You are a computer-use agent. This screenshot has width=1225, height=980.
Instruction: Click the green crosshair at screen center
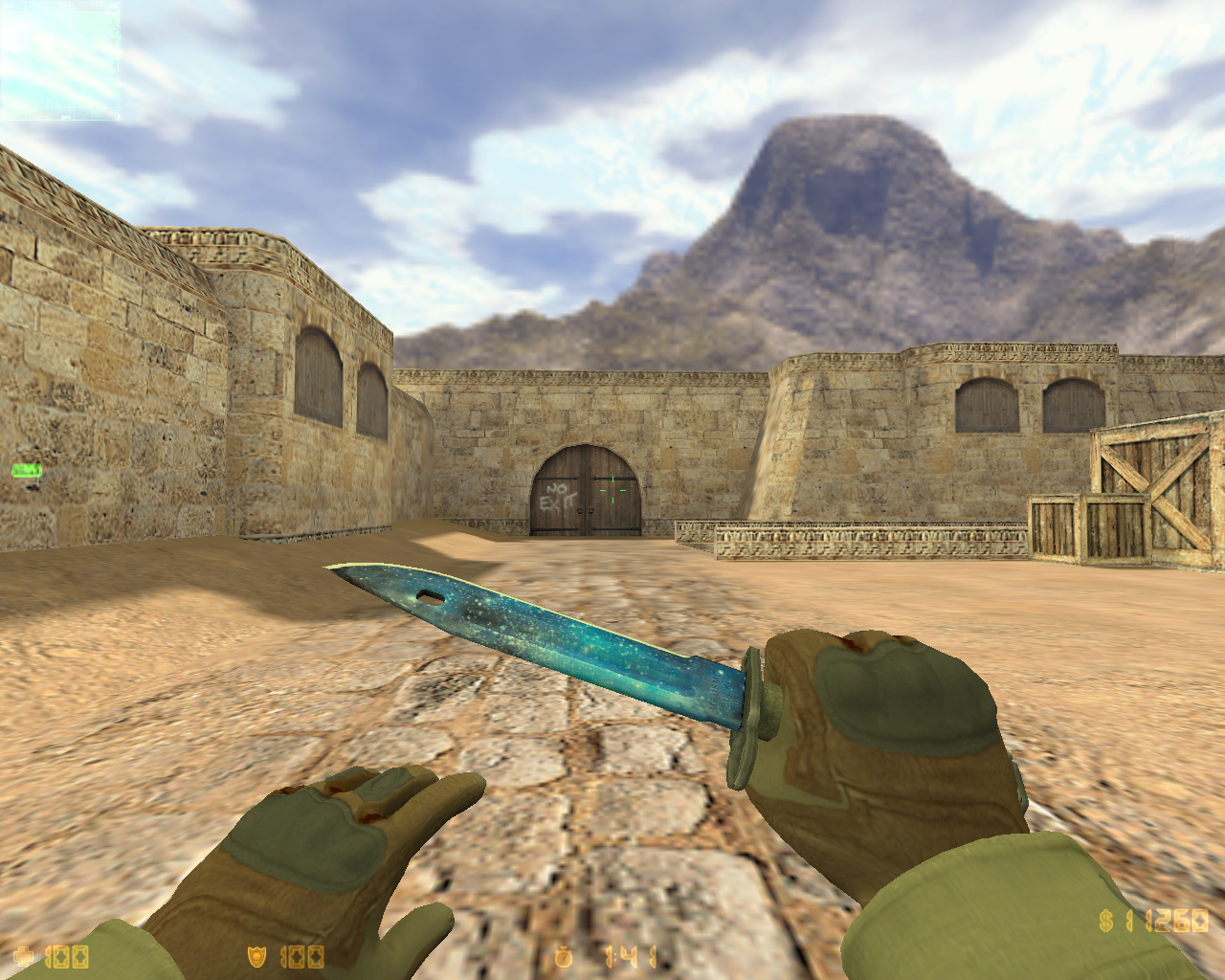612,490
